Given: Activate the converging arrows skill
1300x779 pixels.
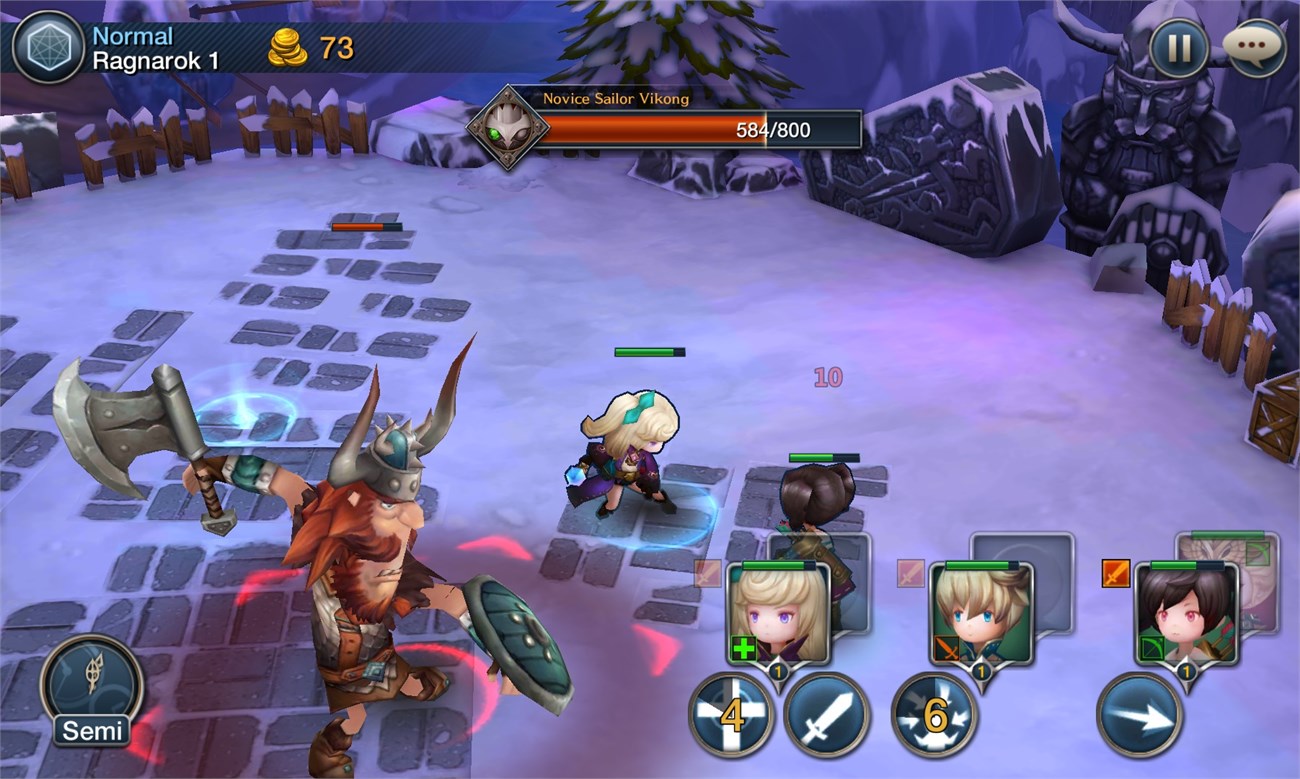Looking at the screenshot, I should (x=934, y=714).
